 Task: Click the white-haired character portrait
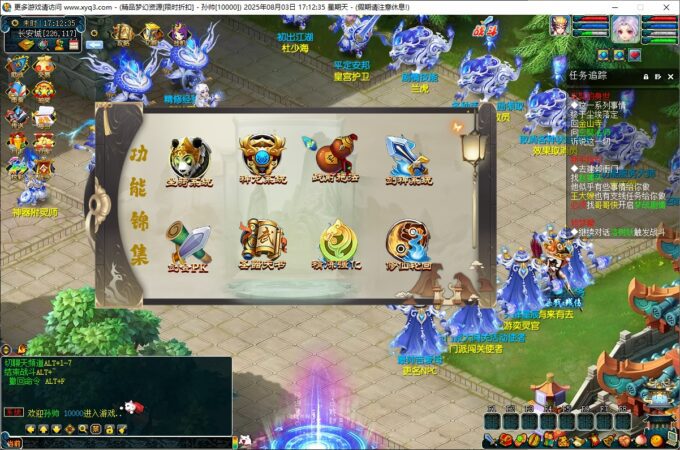pos(630,27)
